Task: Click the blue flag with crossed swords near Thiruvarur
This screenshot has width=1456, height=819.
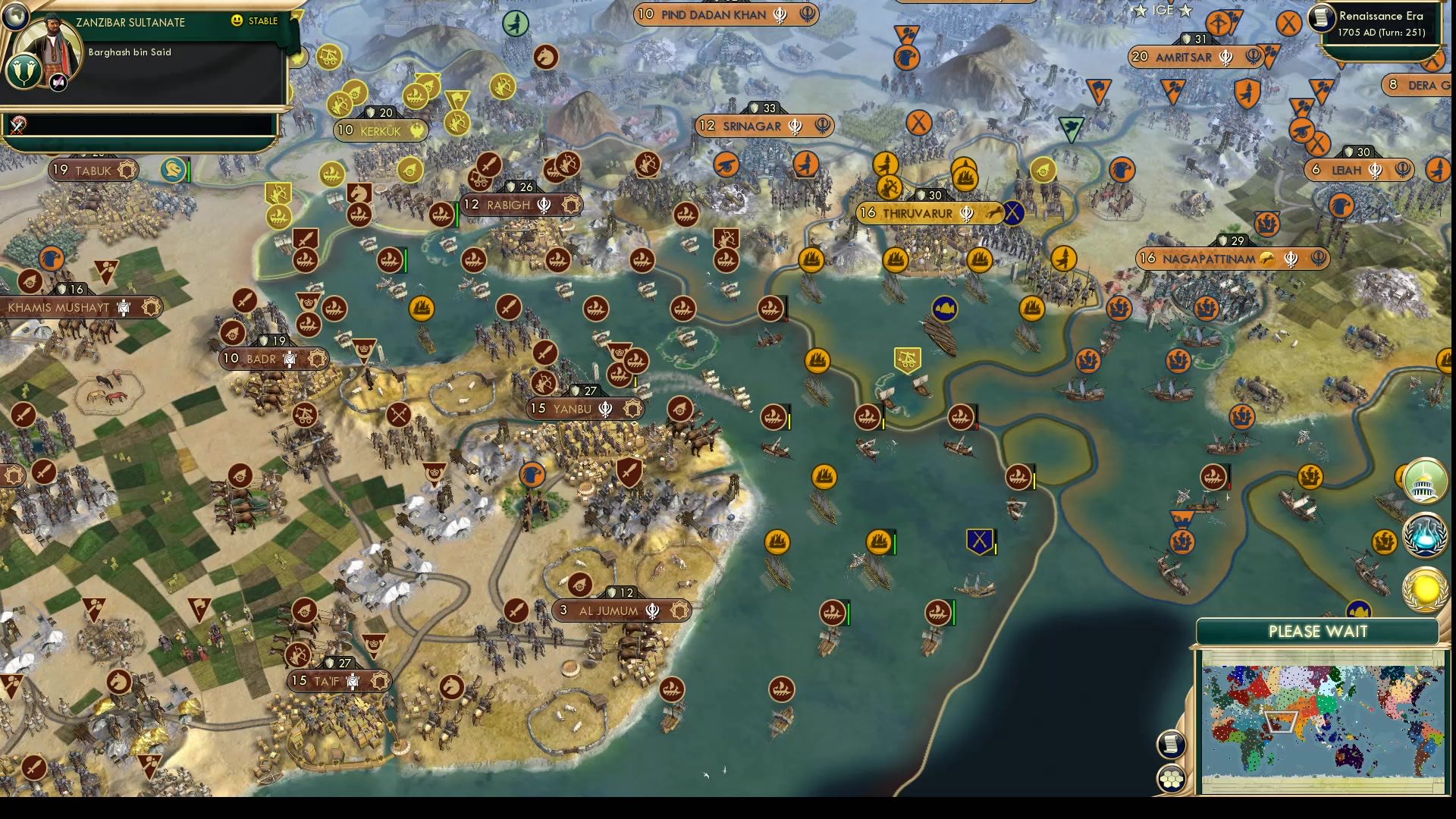Action: tap(1014, 213)
